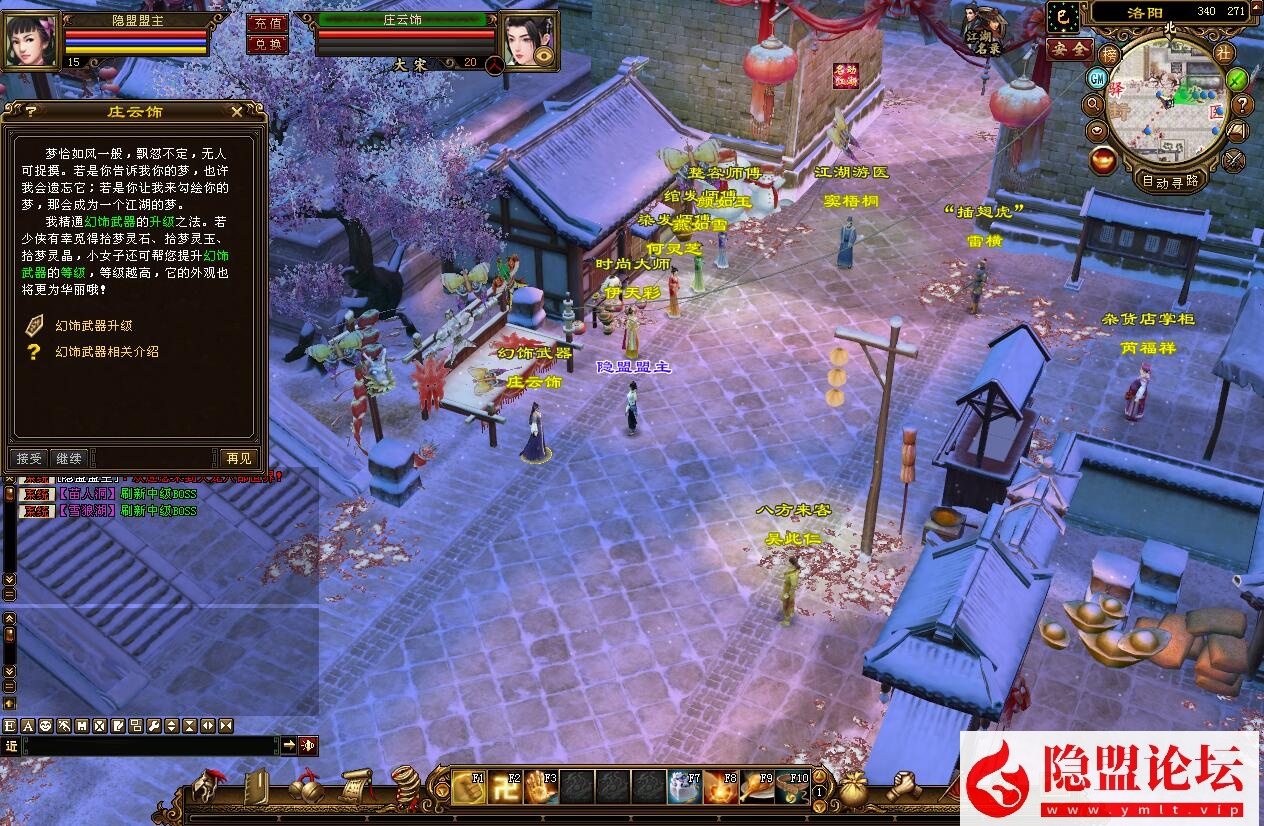Click the 再见 goodbye button
Screen dimensions: 1264x826
pyautogui.click(x=239, y=458)
